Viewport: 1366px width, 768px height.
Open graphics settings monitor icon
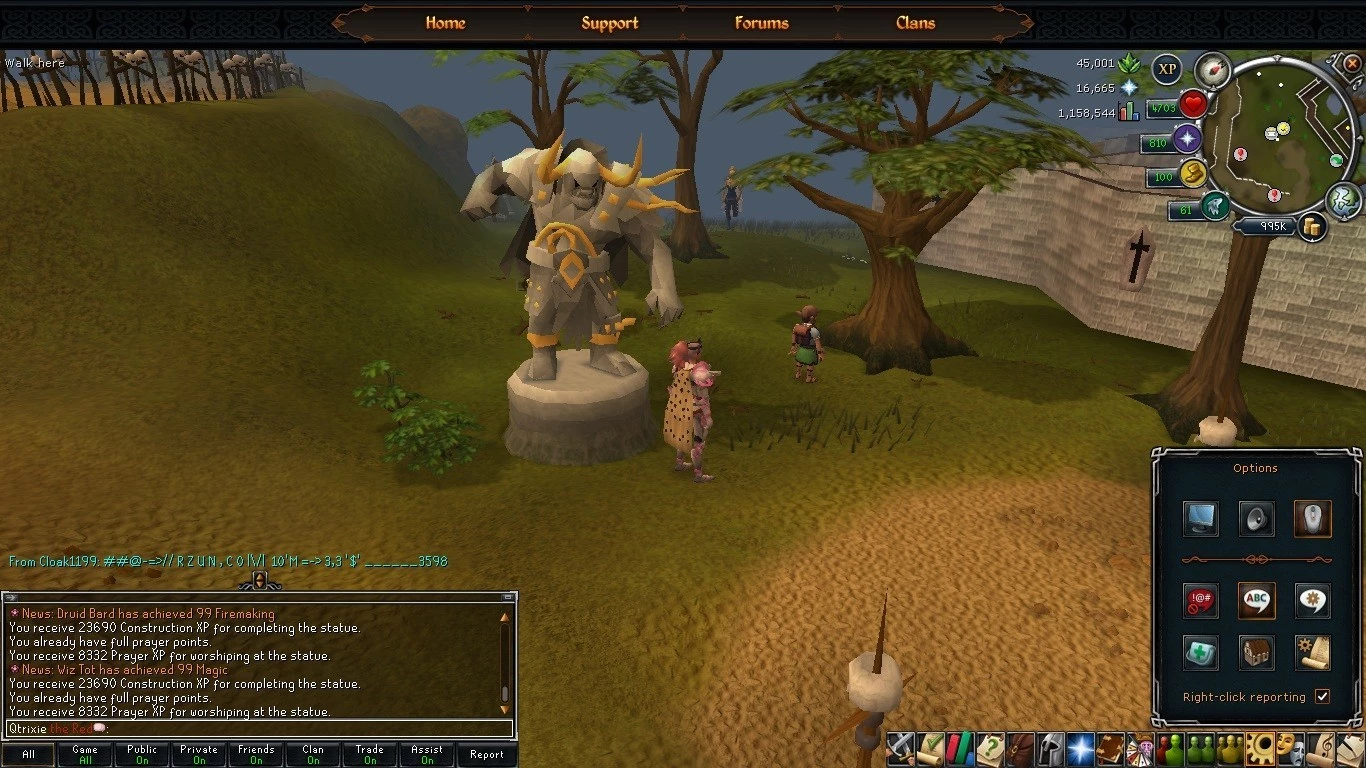click(1200, 518)
